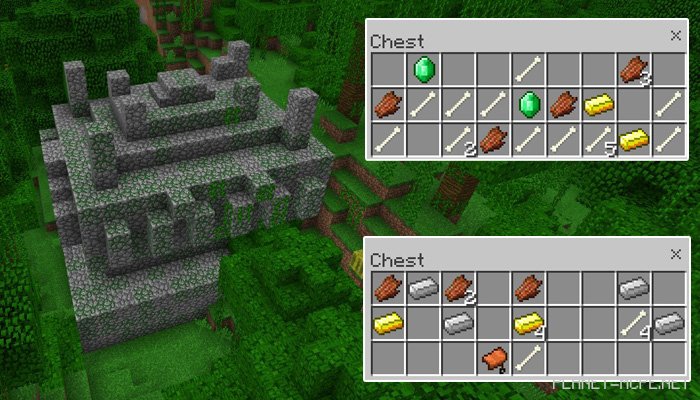Pick rotten flesh in lower chest's first slot

[x=387, y=288]
